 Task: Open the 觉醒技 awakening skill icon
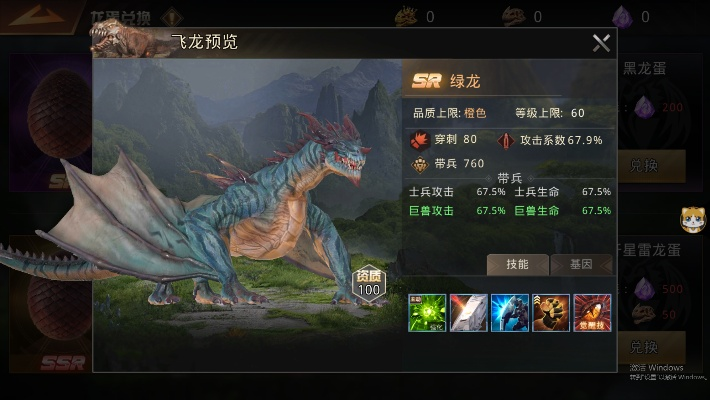[x=592, y=313]
